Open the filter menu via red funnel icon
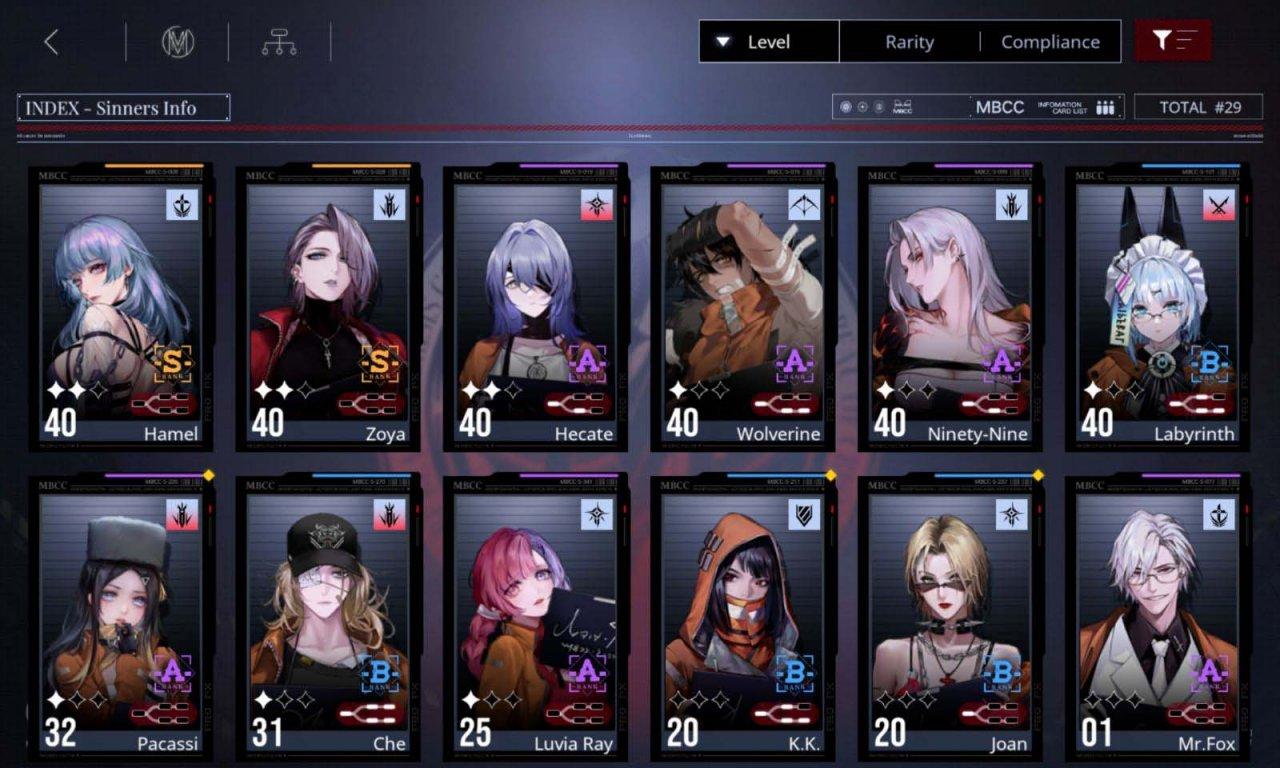This screenshot has width=1280, height=768. (1172, 41)
